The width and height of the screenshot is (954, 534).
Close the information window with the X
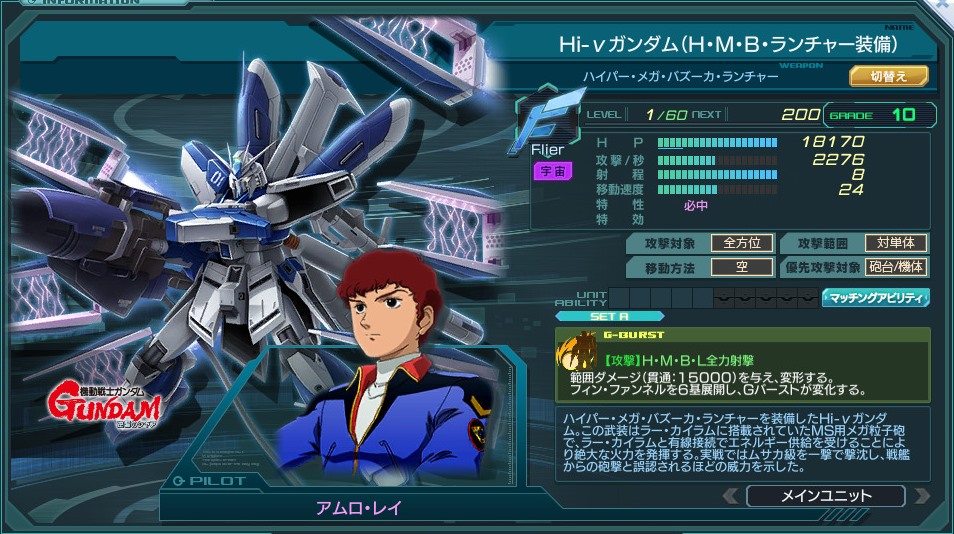tap(942, 5)
